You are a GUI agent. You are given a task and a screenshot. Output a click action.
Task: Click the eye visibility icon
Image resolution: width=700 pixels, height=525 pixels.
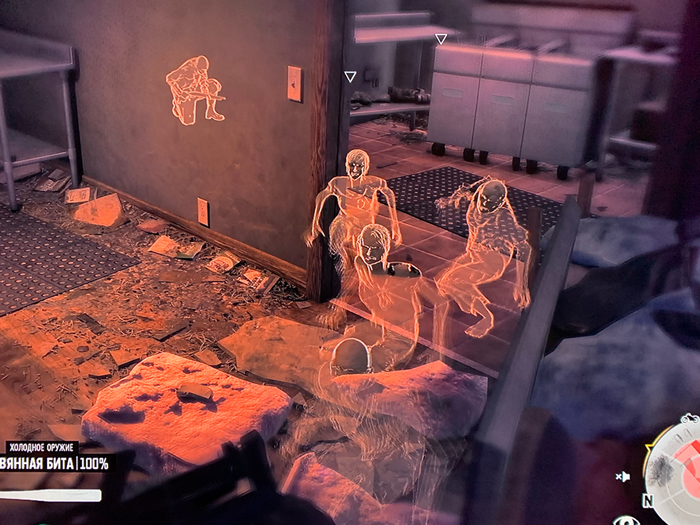[x=627, y=520]
